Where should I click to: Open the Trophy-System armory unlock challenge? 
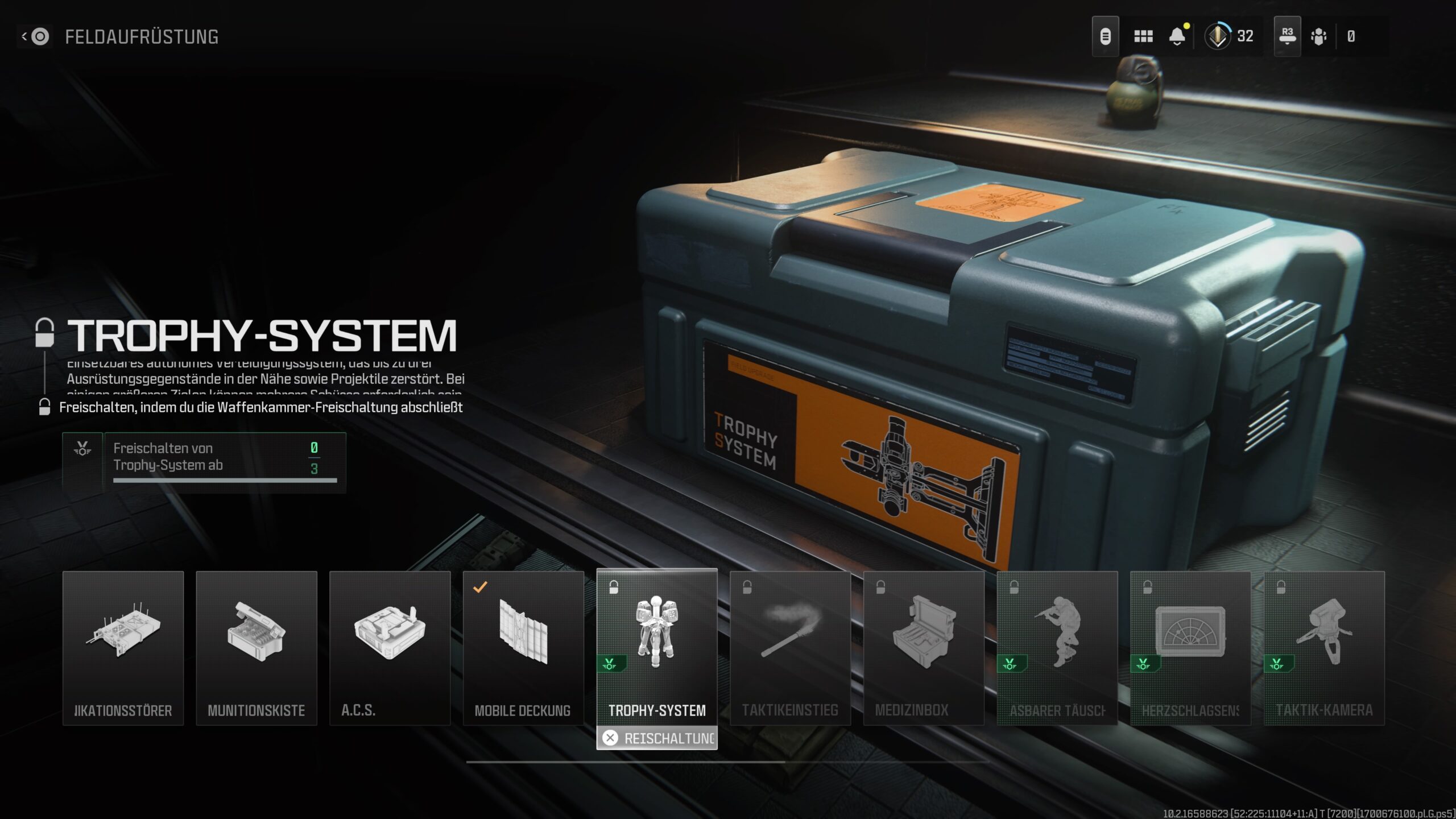pyautogui.click(x=204, y=461)
